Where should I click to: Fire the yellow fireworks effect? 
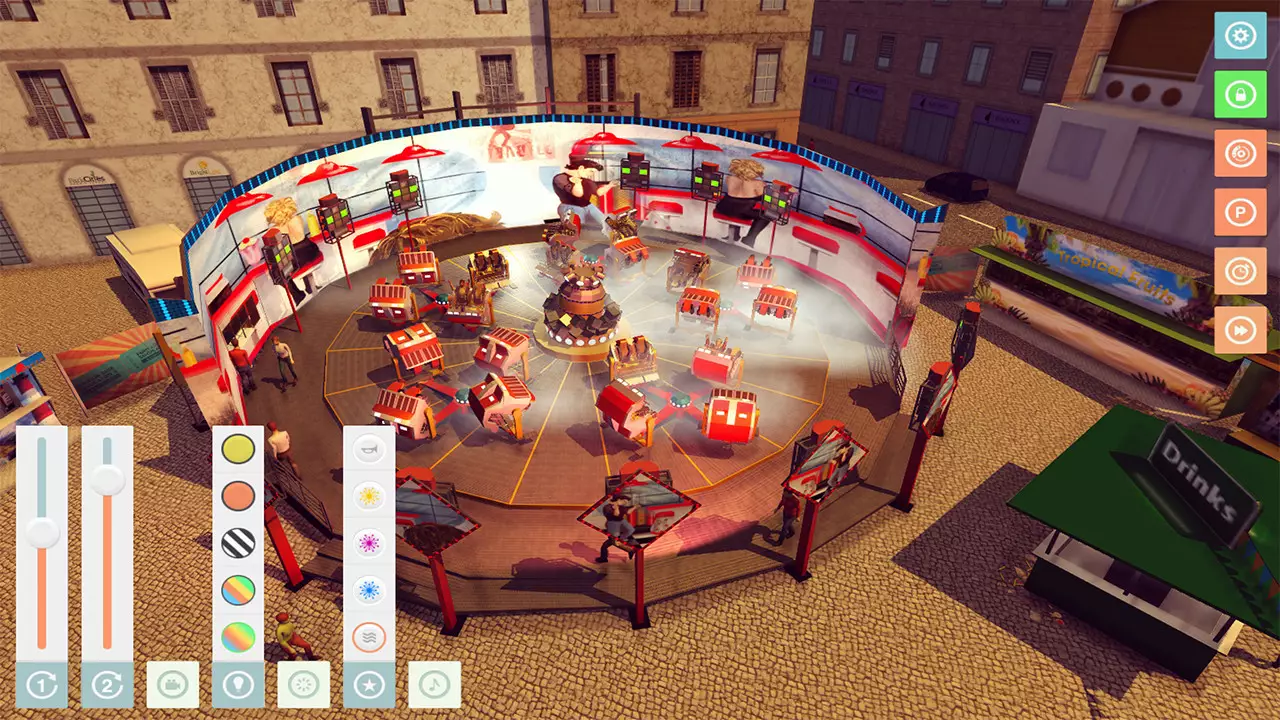(x=369, y=495)
